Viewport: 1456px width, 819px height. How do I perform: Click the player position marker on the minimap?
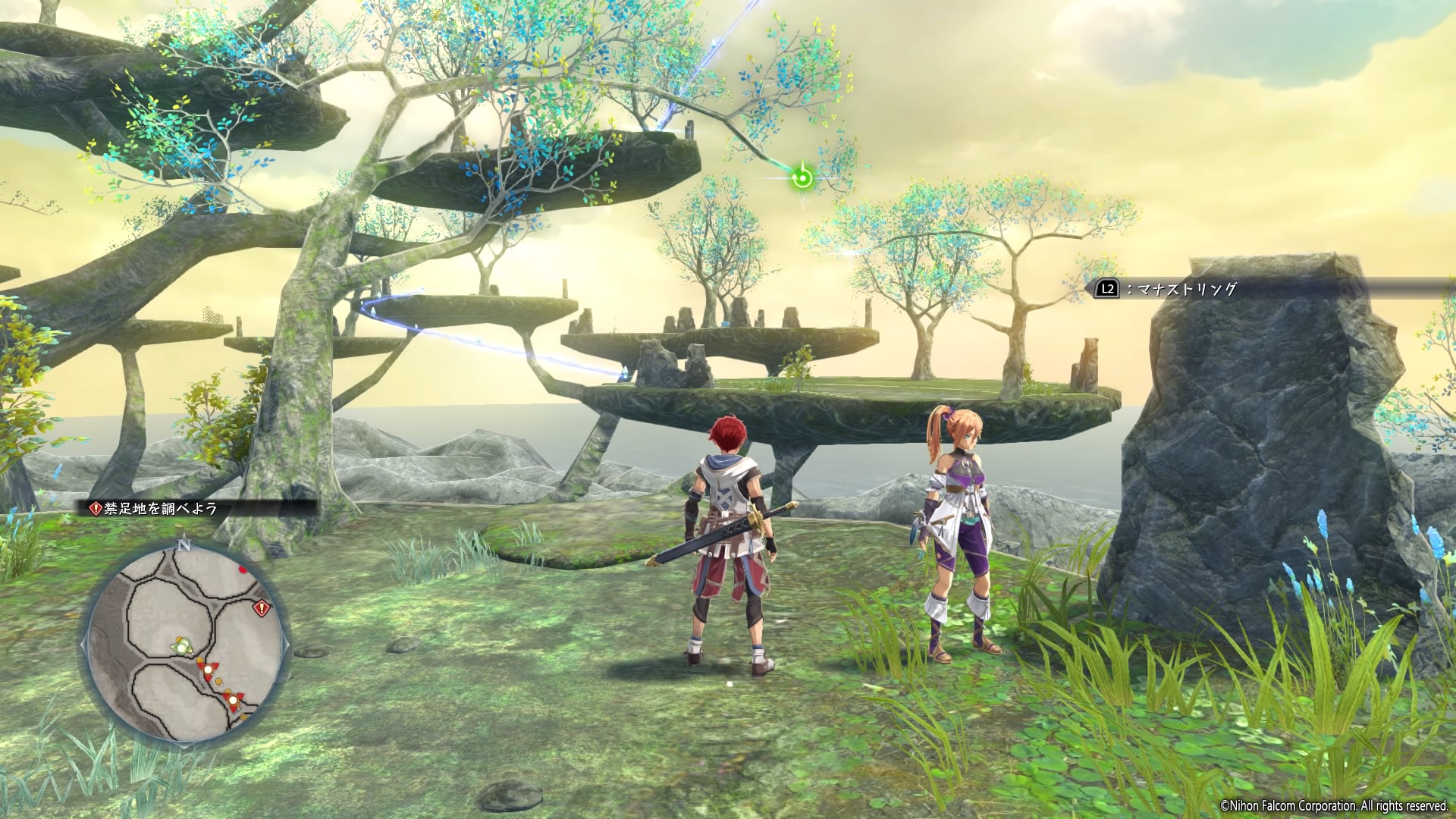pyautogui.click(x=182, y=647)
